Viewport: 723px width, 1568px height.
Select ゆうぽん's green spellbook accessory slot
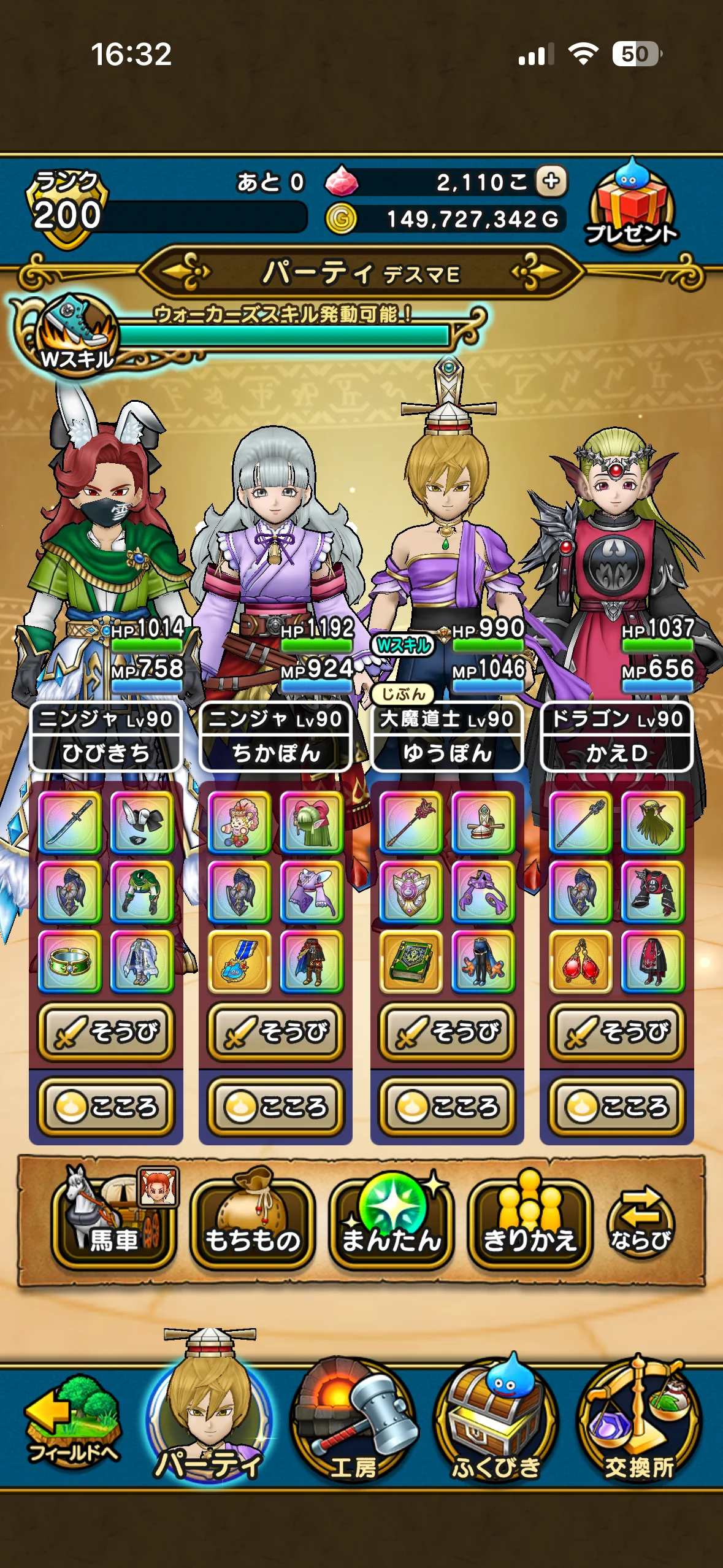pos(411,961)
